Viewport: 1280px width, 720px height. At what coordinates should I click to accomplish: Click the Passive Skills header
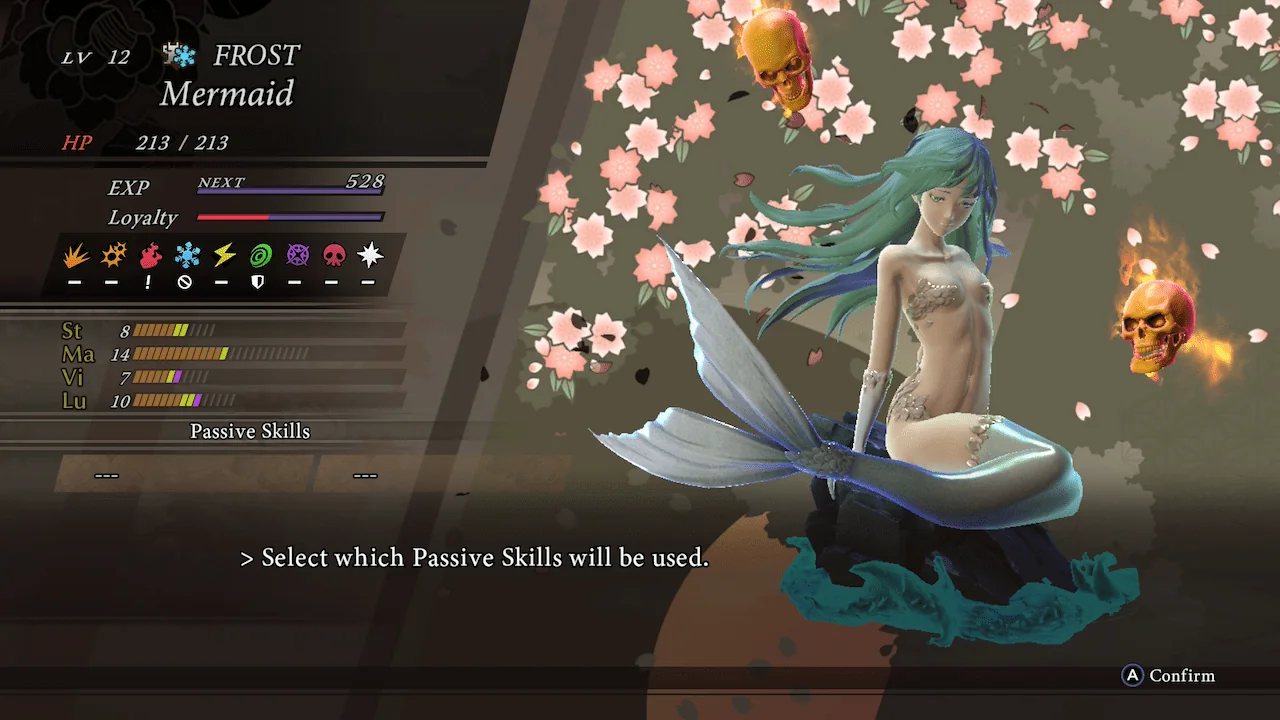[x=250, y=432]
